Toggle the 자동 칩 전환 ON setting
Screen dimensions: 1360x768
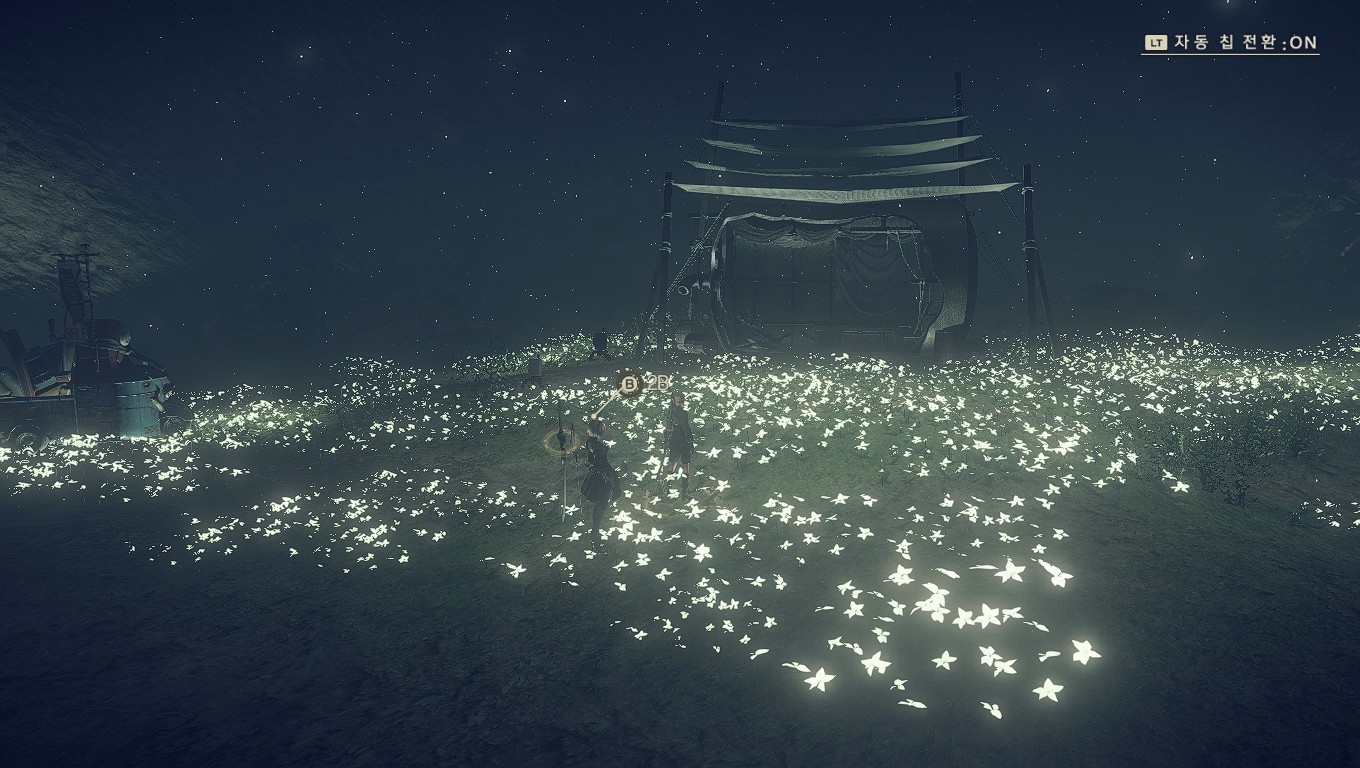(1231, 43)
